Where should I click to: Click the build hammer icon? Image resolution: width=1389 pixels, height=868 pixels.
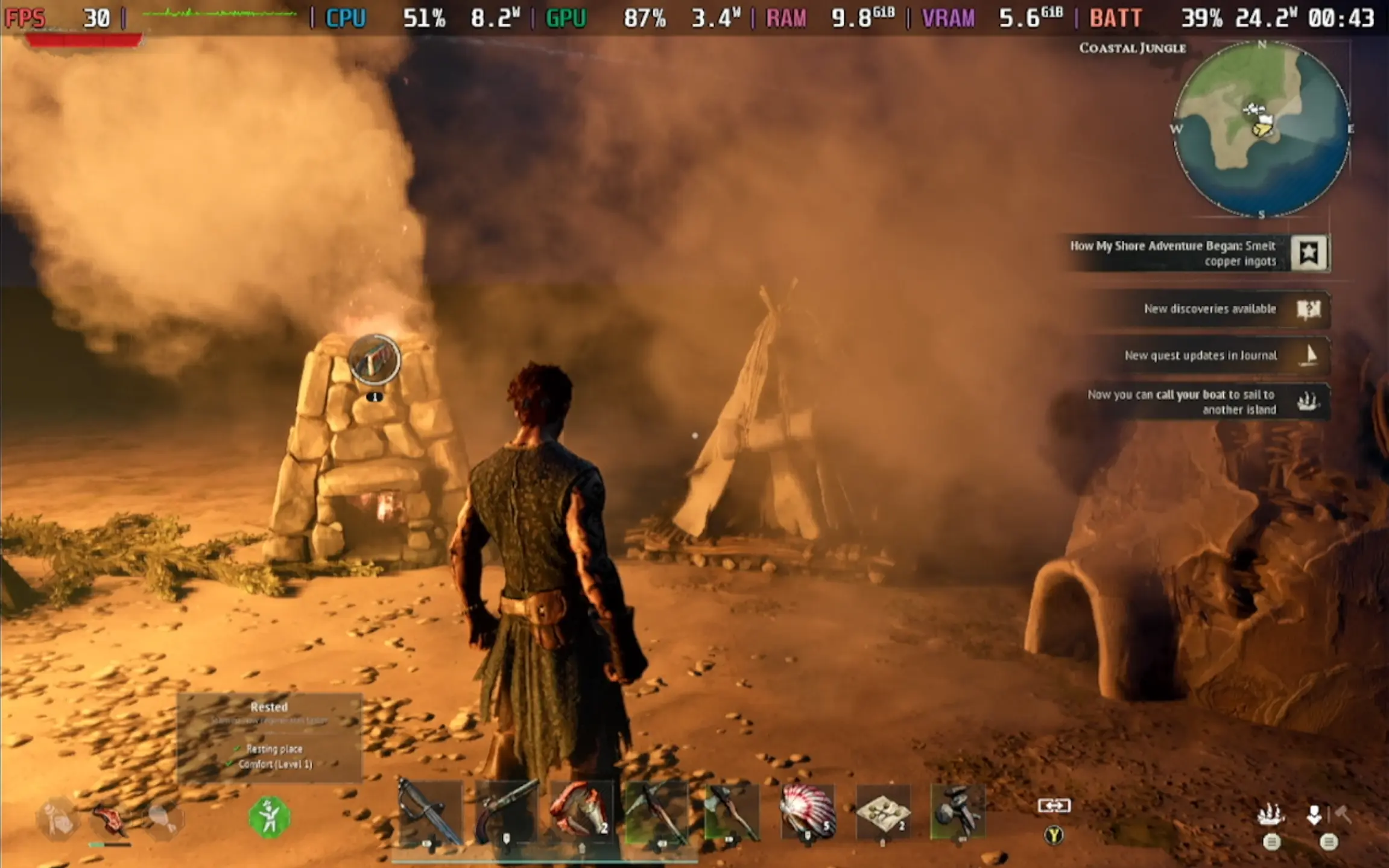coord(1344,815)
